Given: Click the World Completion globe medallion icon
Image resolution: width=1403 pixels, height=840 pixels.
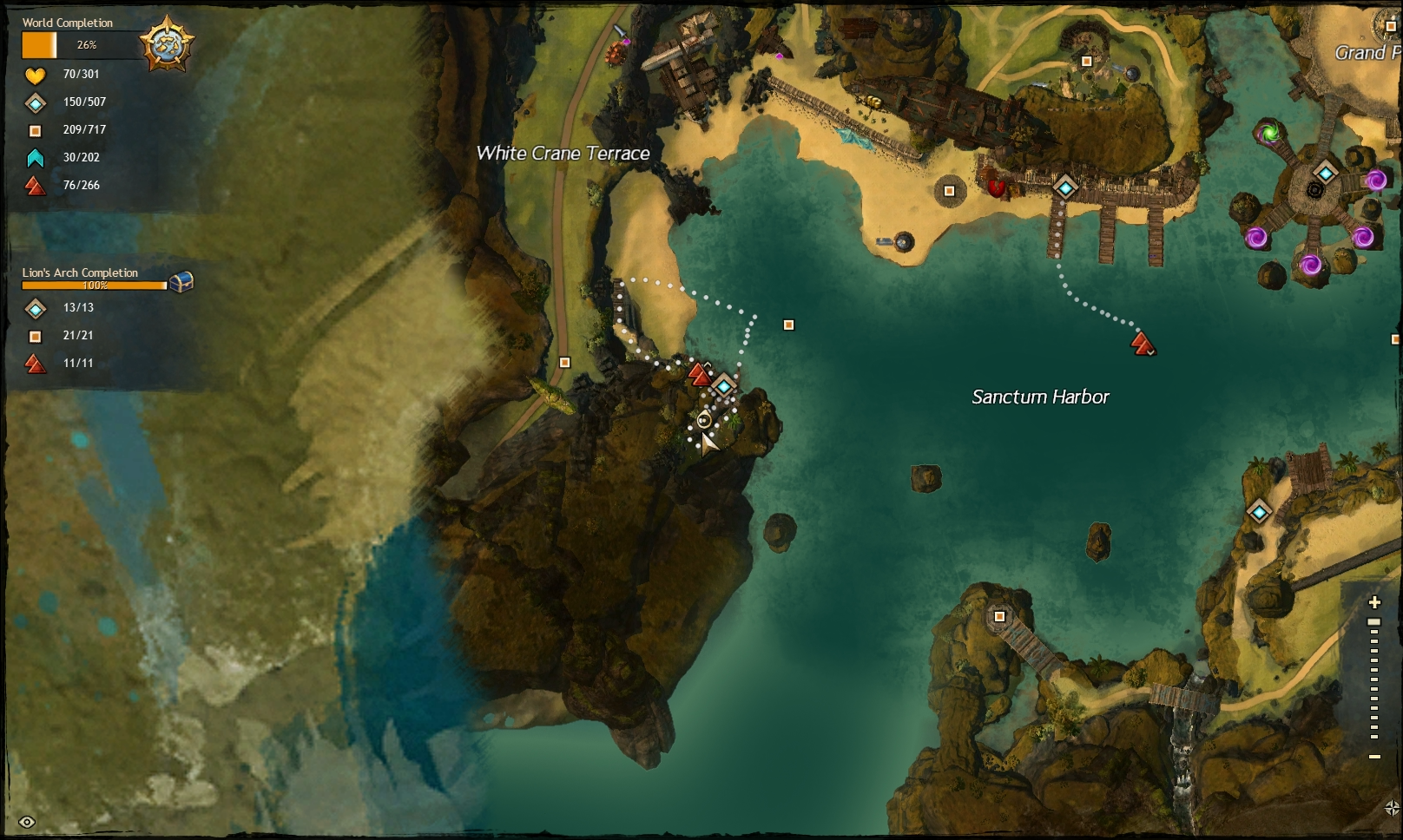Looking at the screenshot, I should [166, 44].
